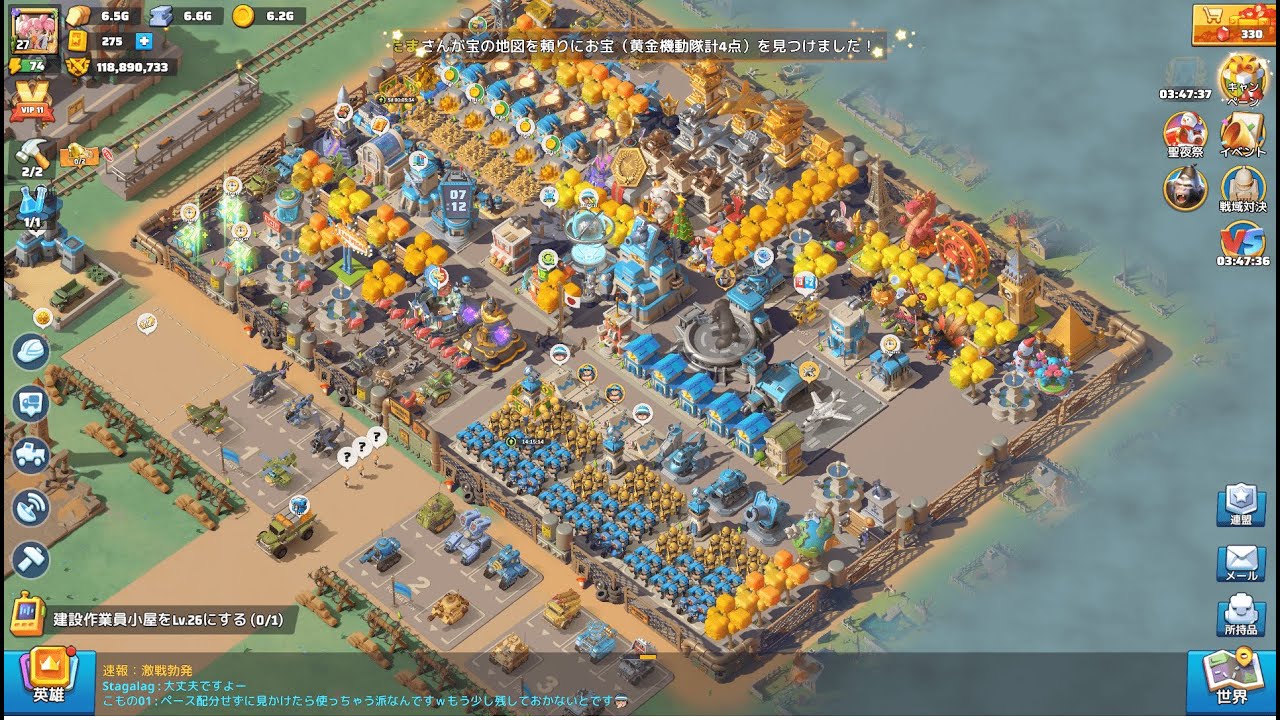Screen dimensions: 1280x720
Task: Open the gem shop with cart icon
Action: coord(1232,24)
